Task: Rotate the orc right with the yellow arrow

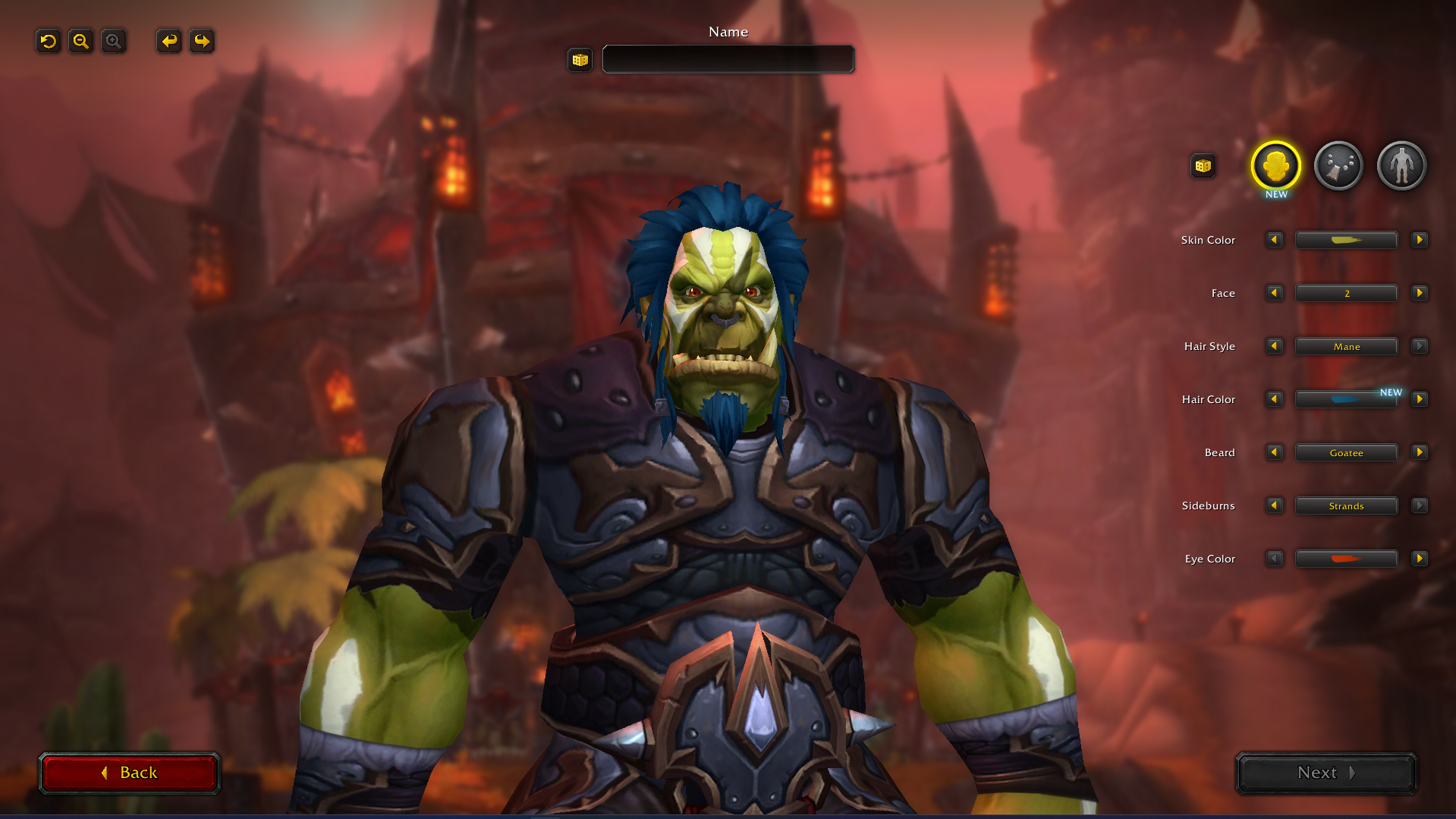Action: pos(201,41)
